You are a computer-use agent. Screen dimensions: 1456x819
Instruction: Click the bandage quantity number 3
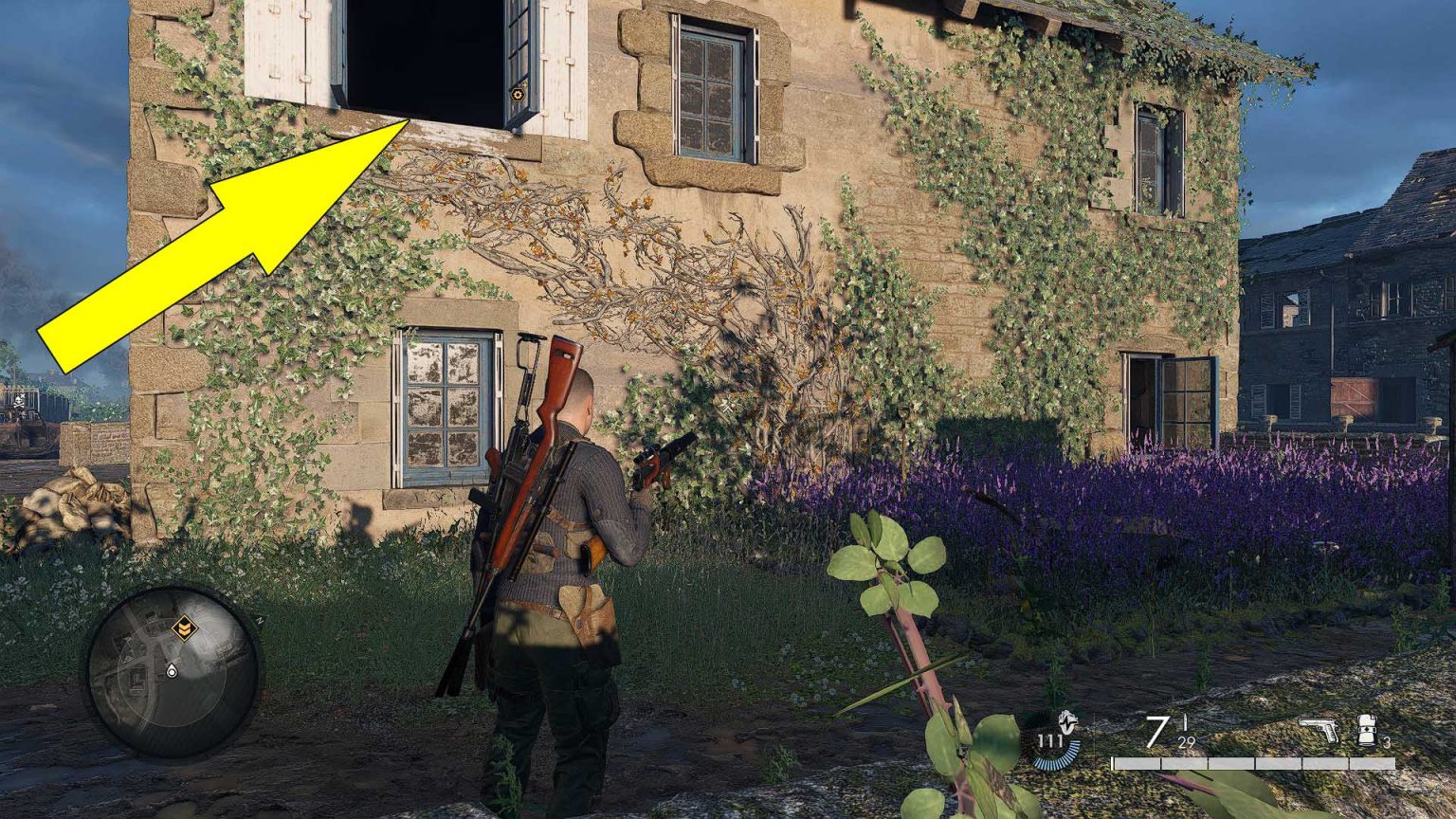1388,741
